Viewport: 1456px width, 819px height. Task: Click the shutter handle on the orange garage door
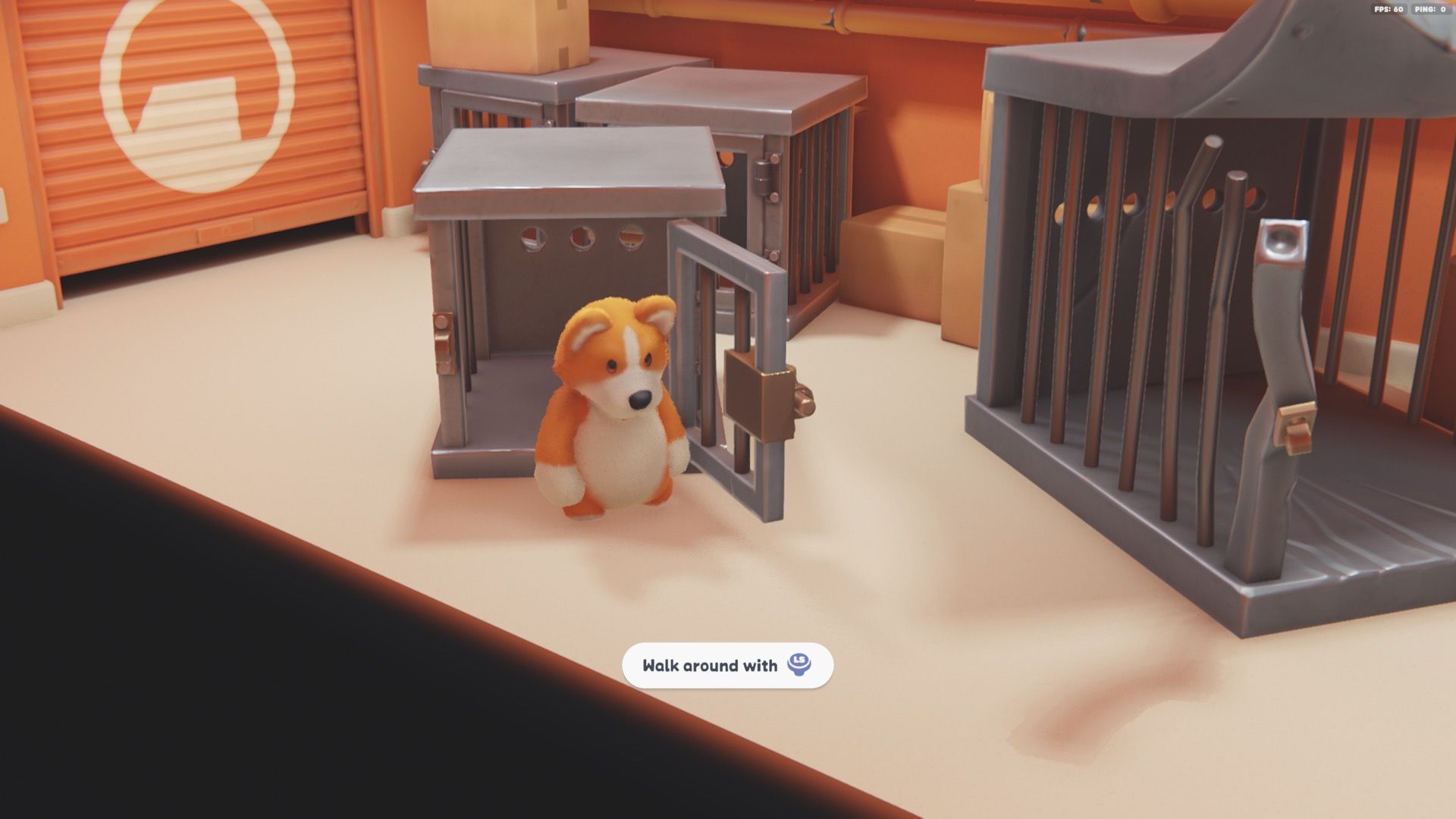224,227
